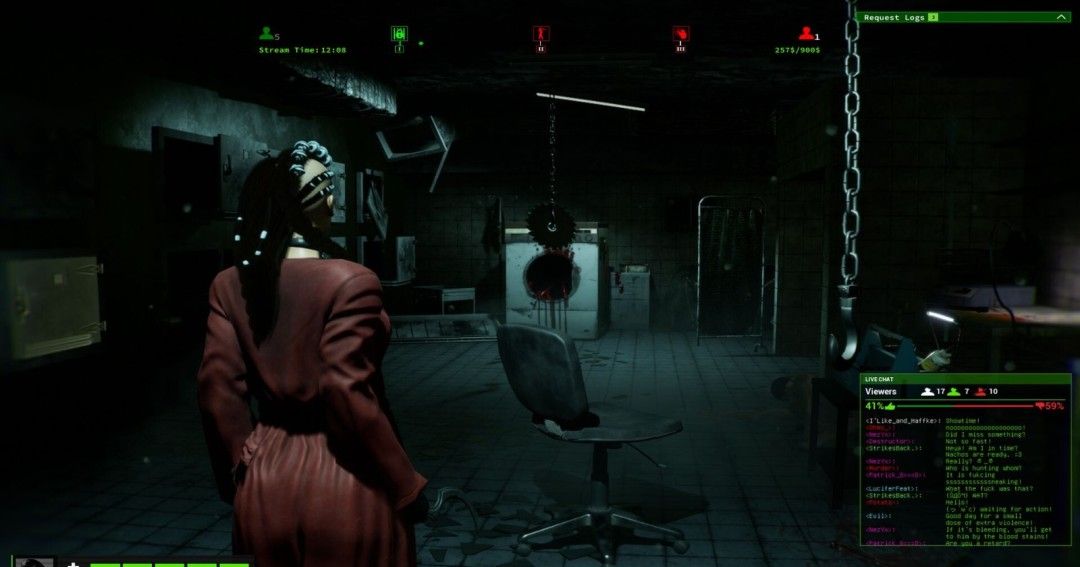Click the character portrait thumbnail
The width and height of the screenshot is (1080, 567).
[34, 562]
